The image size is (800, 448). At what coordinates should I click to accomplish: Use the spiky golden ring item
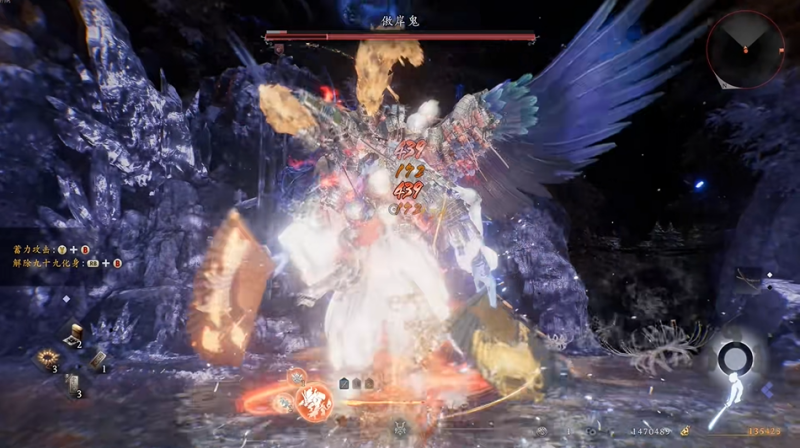pos(48,359)
